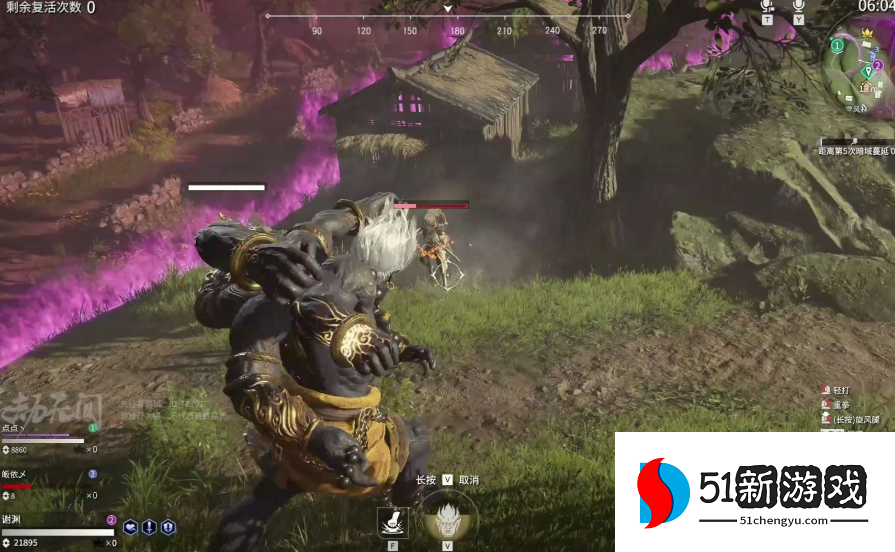Click the 51新游戏 watermark logo
The height and width of the screenshot is (552, 895).
[x=755, y=491]
